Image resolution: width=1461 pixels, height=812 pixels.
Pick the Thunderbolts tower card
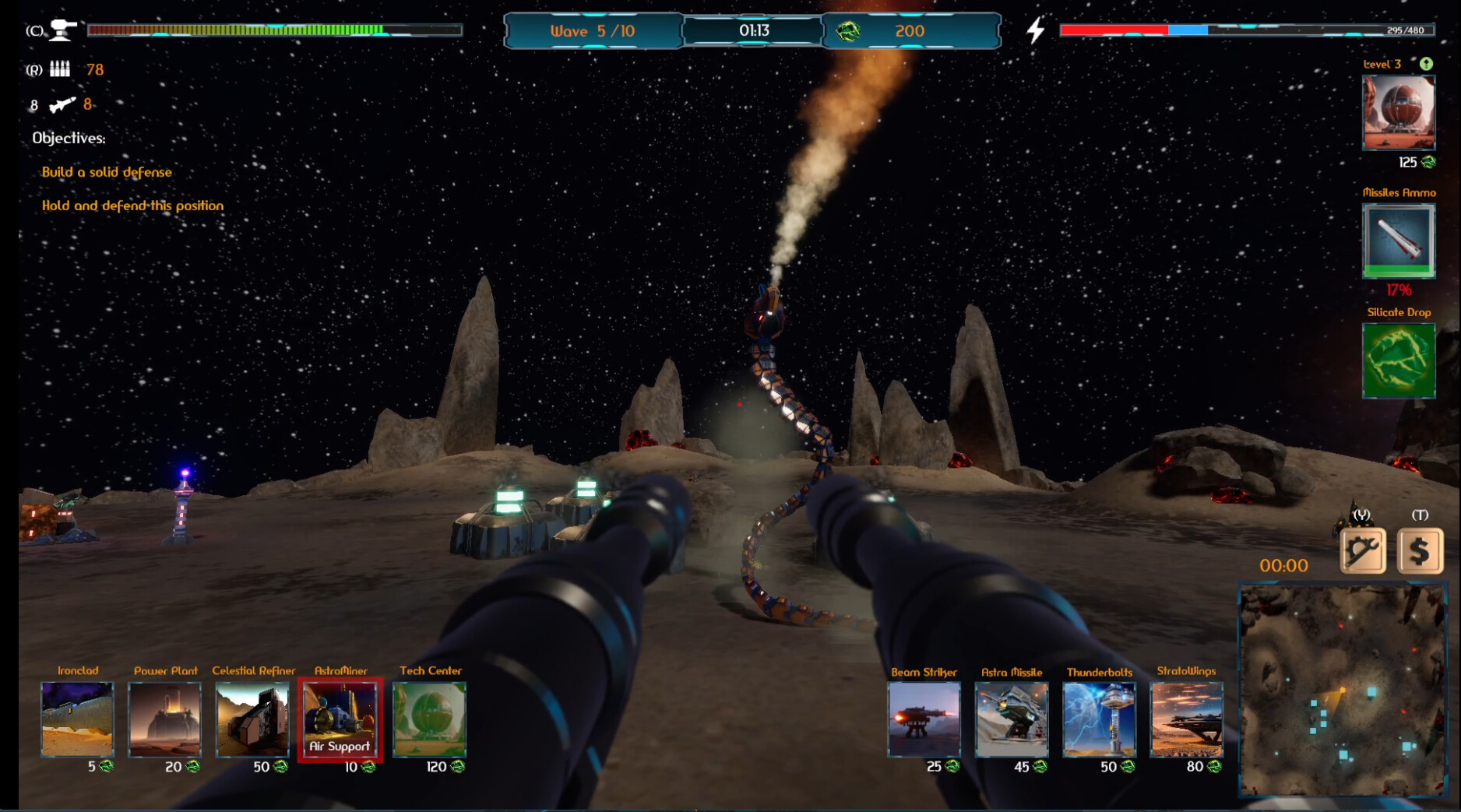point(1099,719)
